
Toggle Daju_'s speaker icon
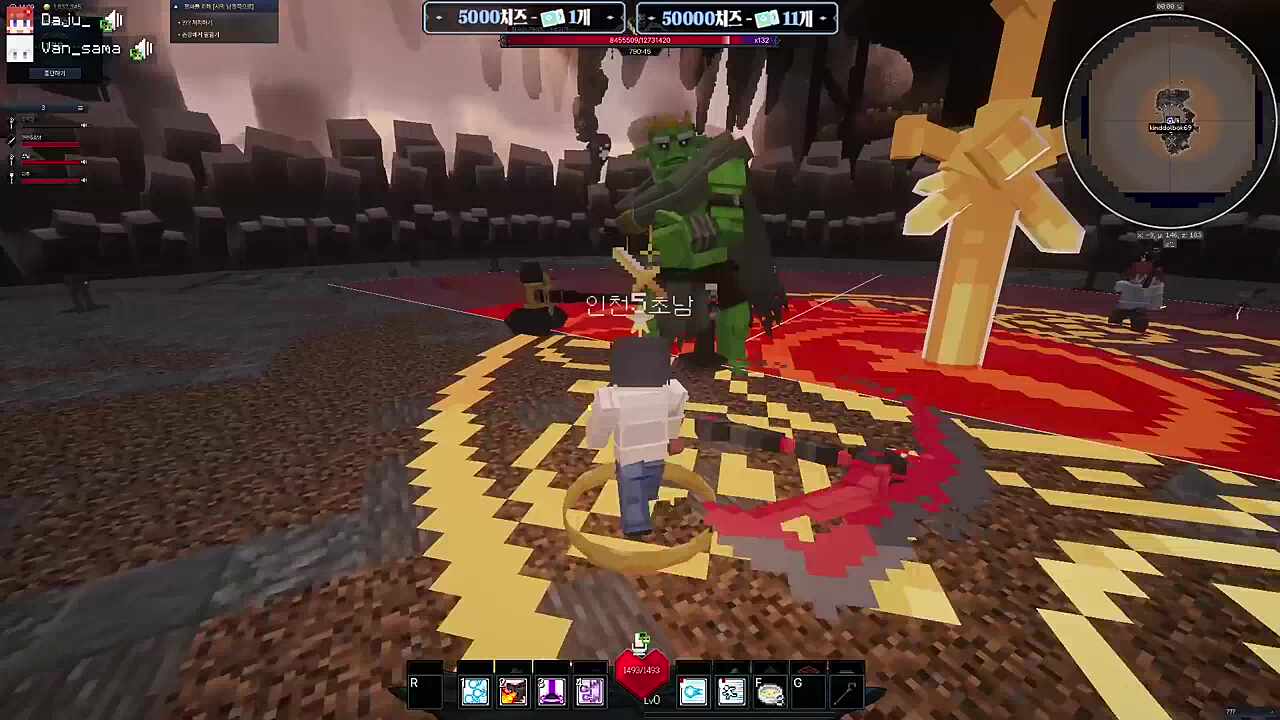click(112, 20)
